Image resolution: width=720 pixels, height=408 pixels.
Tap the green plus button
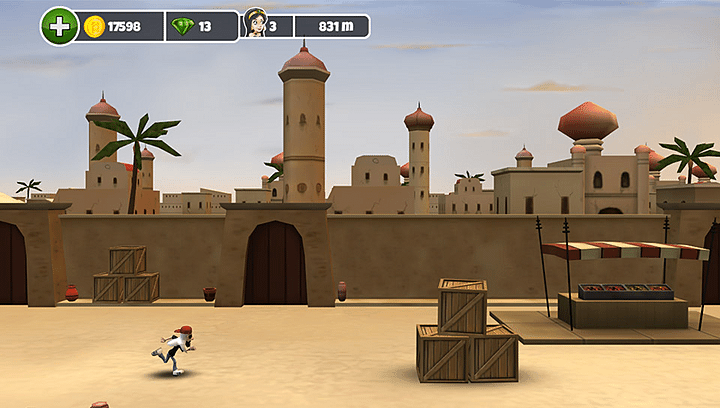tap(59, 26)
